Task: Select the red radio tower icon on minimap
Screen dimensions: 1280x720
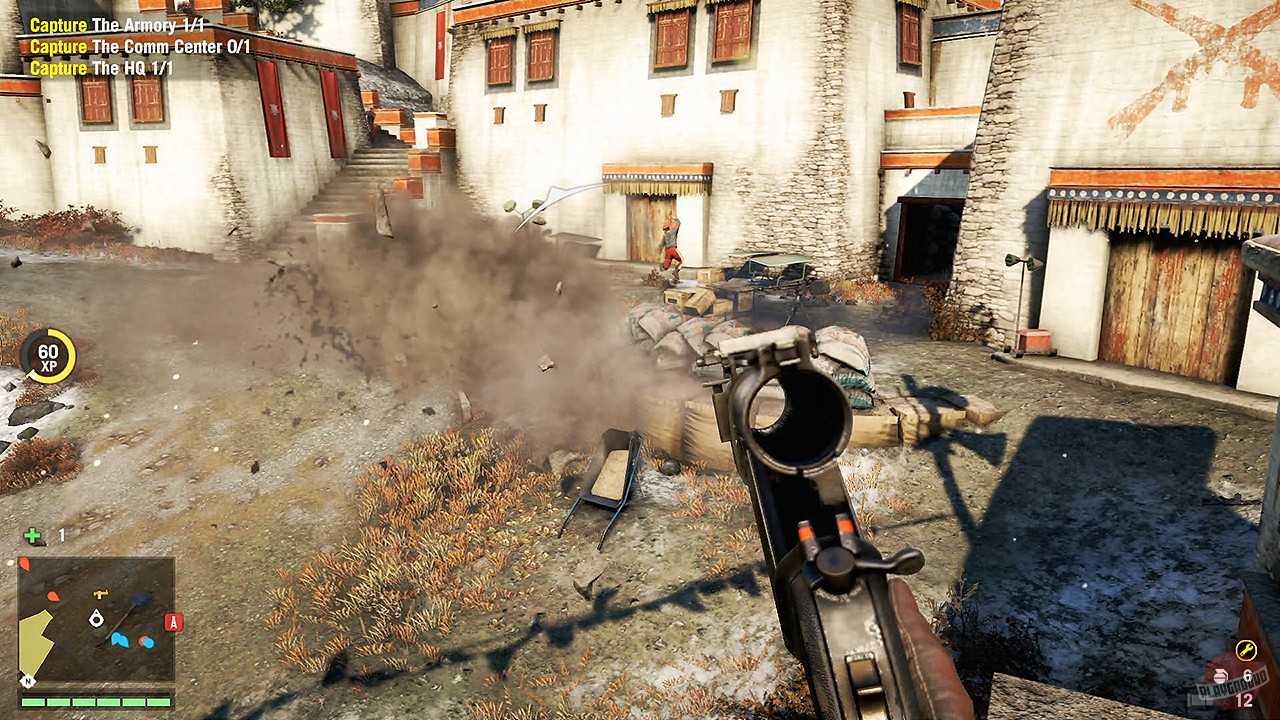Action: click(174, 621)
